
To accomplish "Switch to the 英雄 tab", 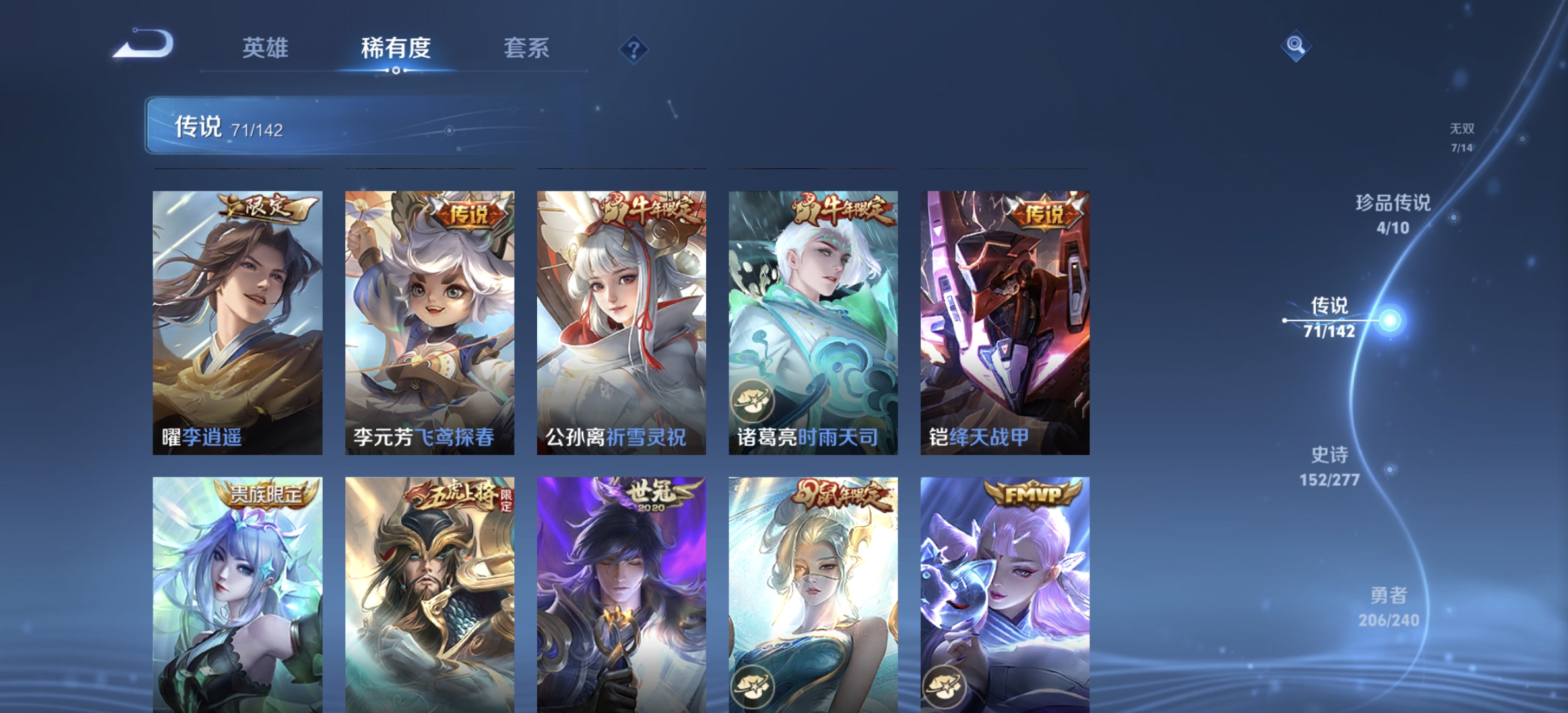I will pos(266,49).
